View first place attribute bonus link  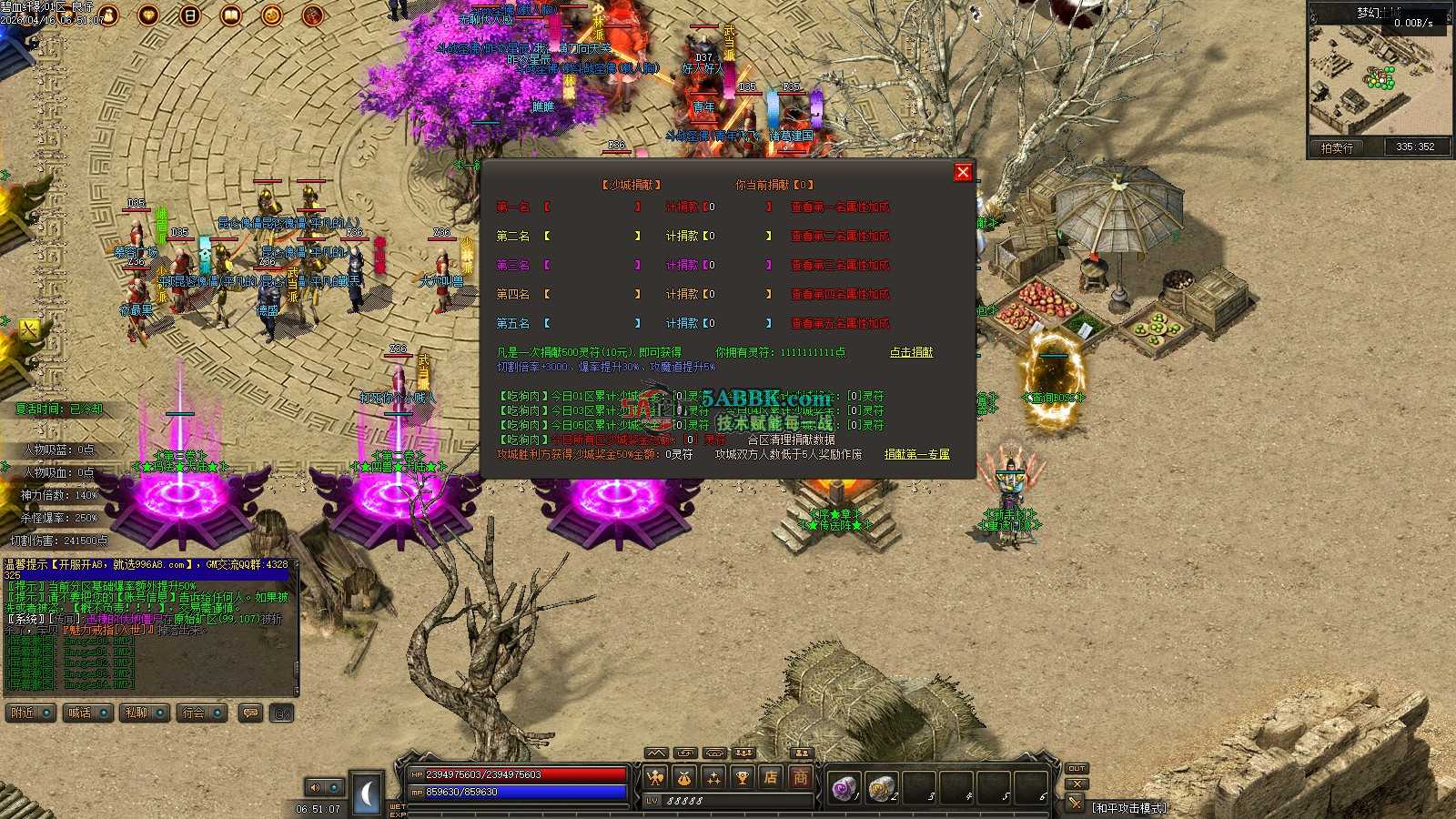(x=840, y=207)
